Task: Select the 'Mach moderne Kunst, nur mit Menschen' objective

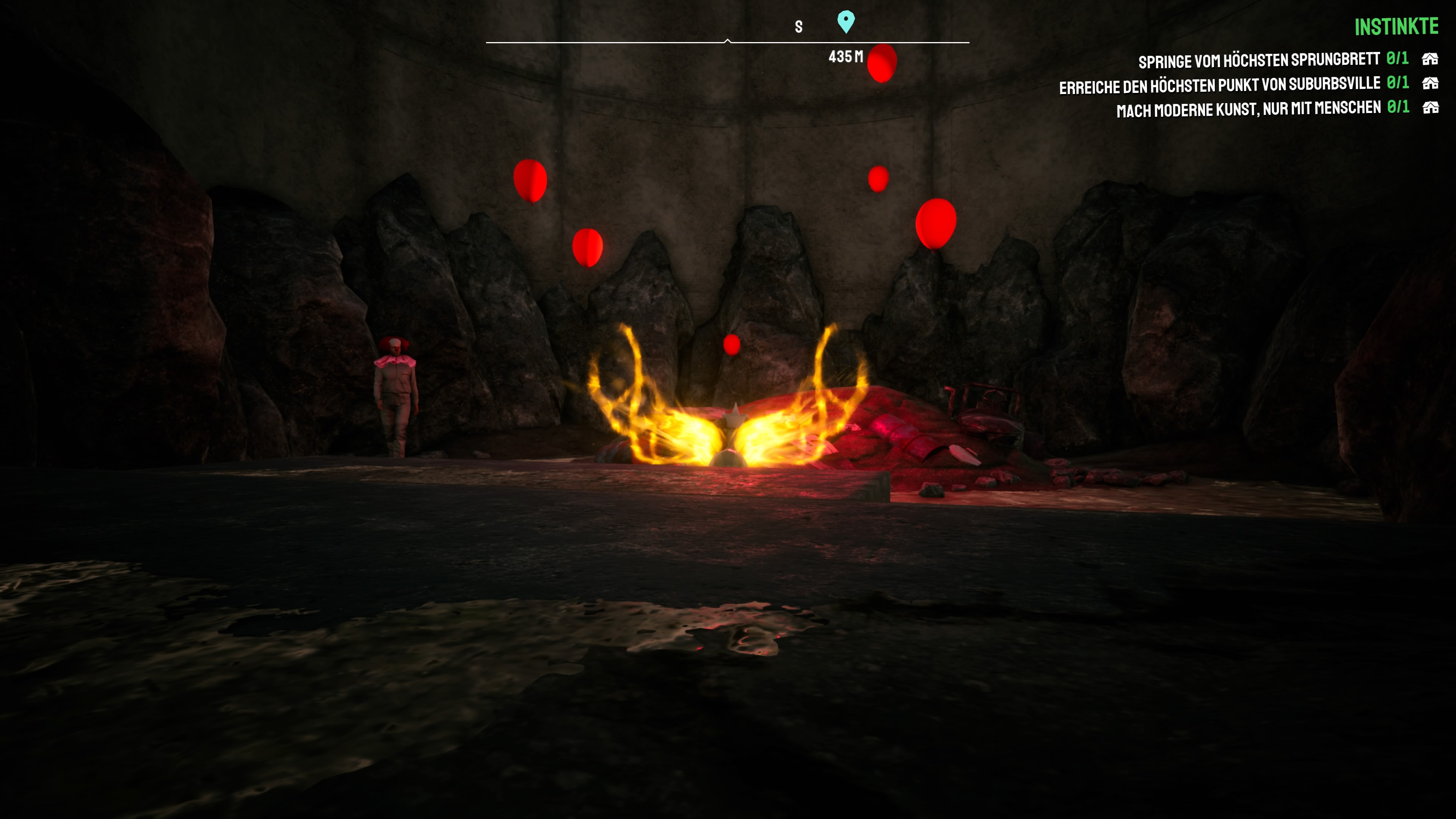Action: pyautogui.click(x=1248, y=109)
